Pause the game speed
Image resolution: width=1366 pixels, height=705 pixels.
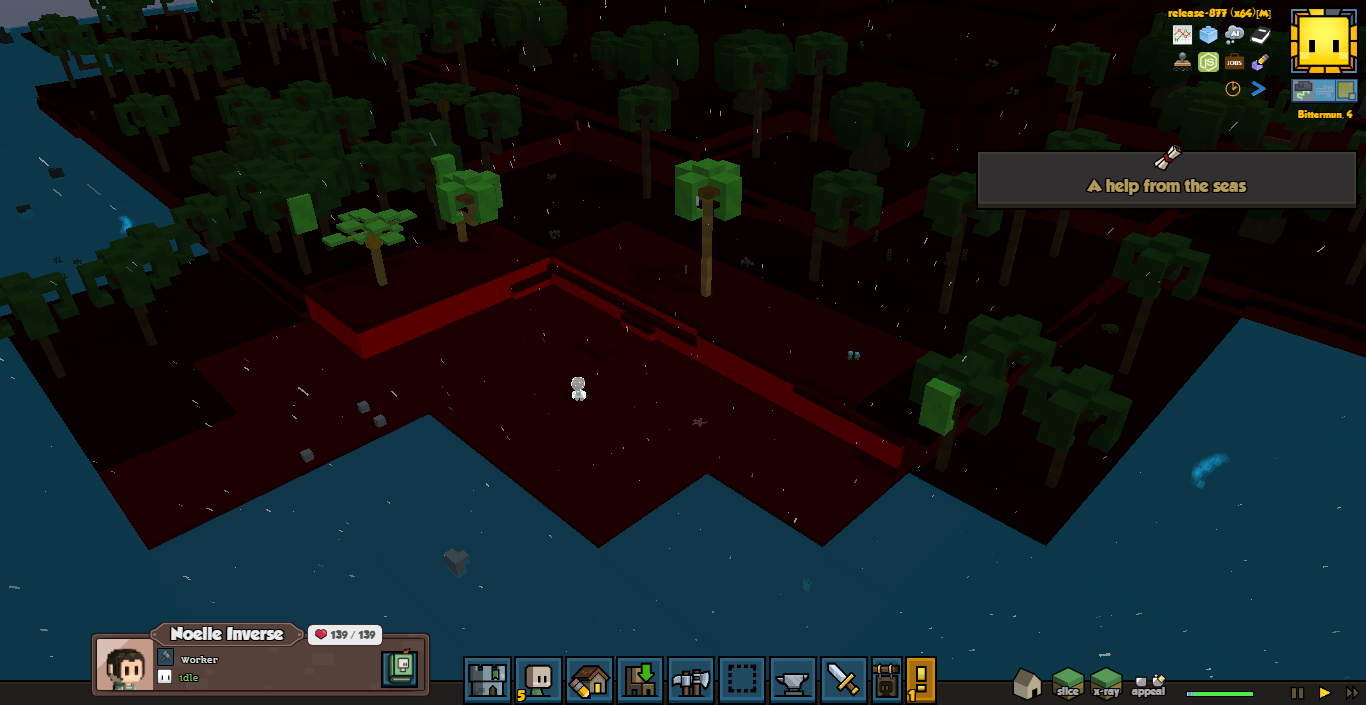coord(1297,692)
